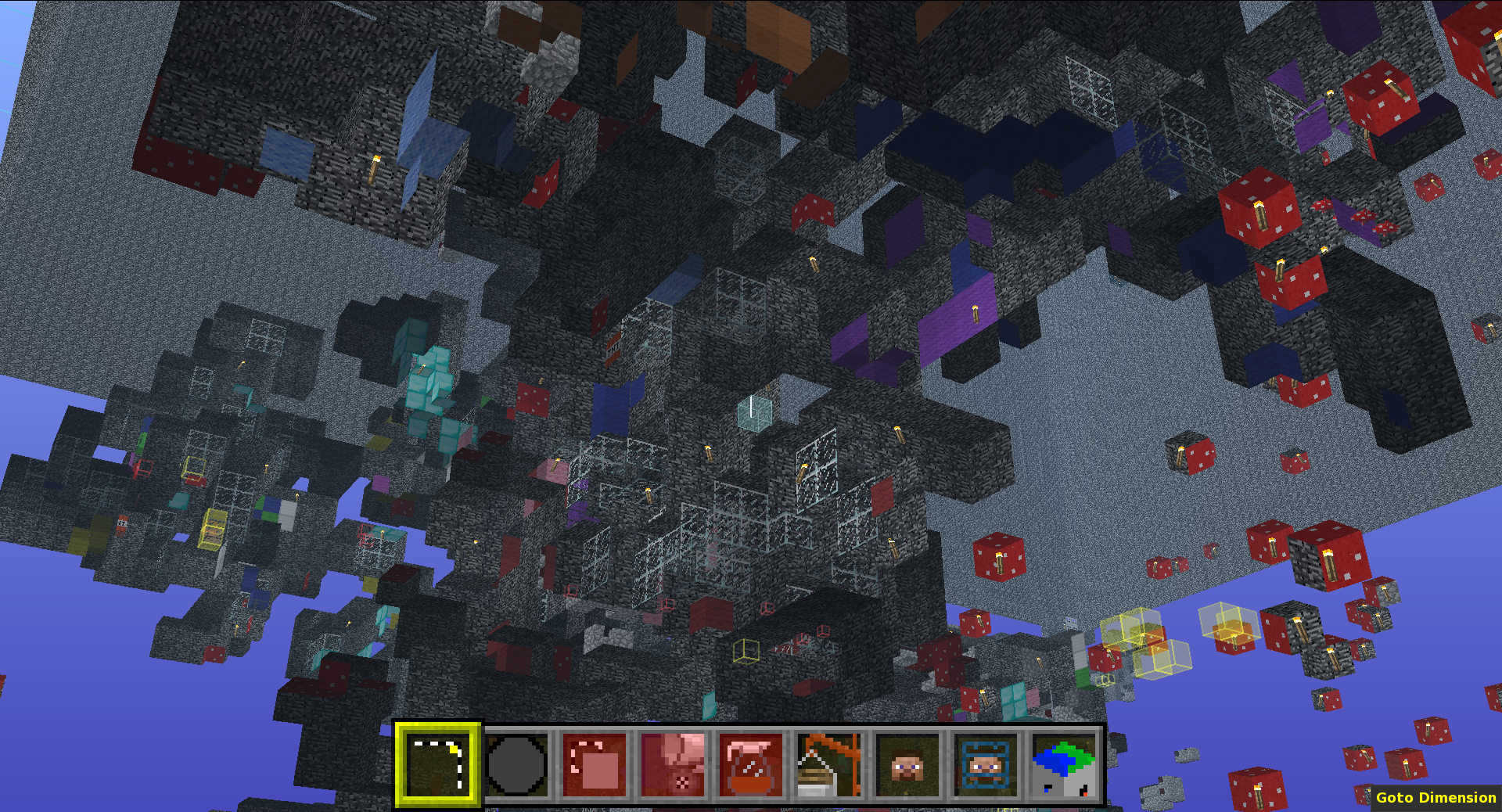This screenshot has width=1502, height=812.
Task: Choose the dark gray circle brush tool
Action: (516, 764)
